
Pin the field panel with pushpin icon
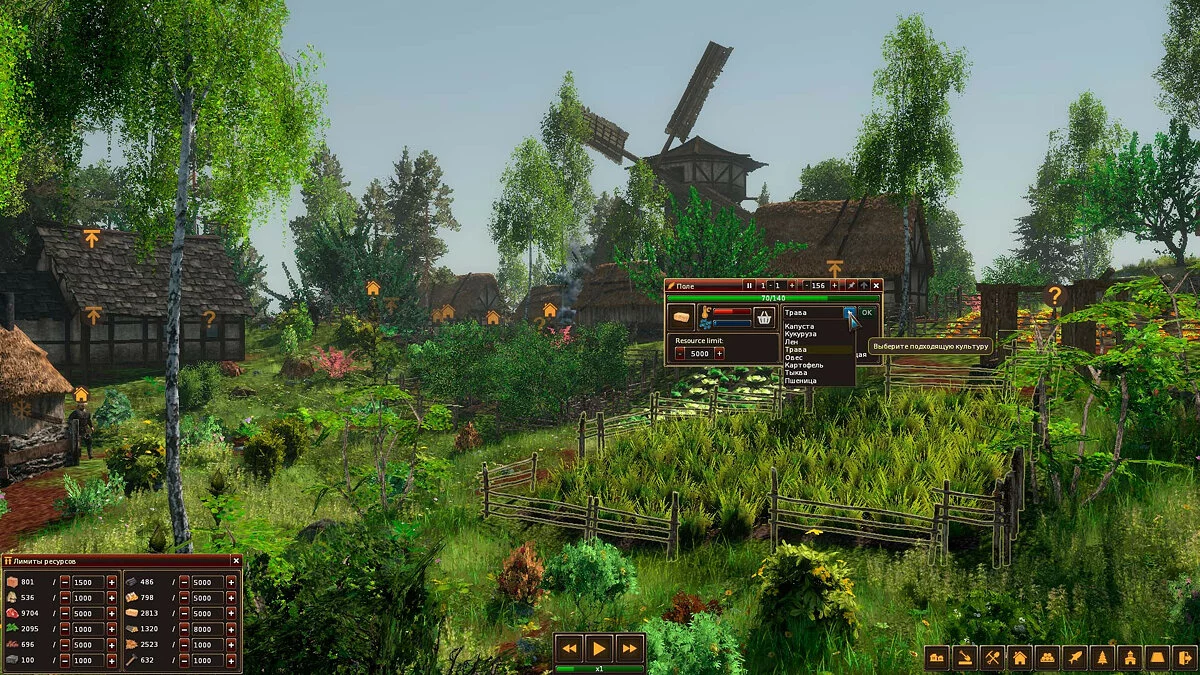pyautogui.click(x=851, y=285)
